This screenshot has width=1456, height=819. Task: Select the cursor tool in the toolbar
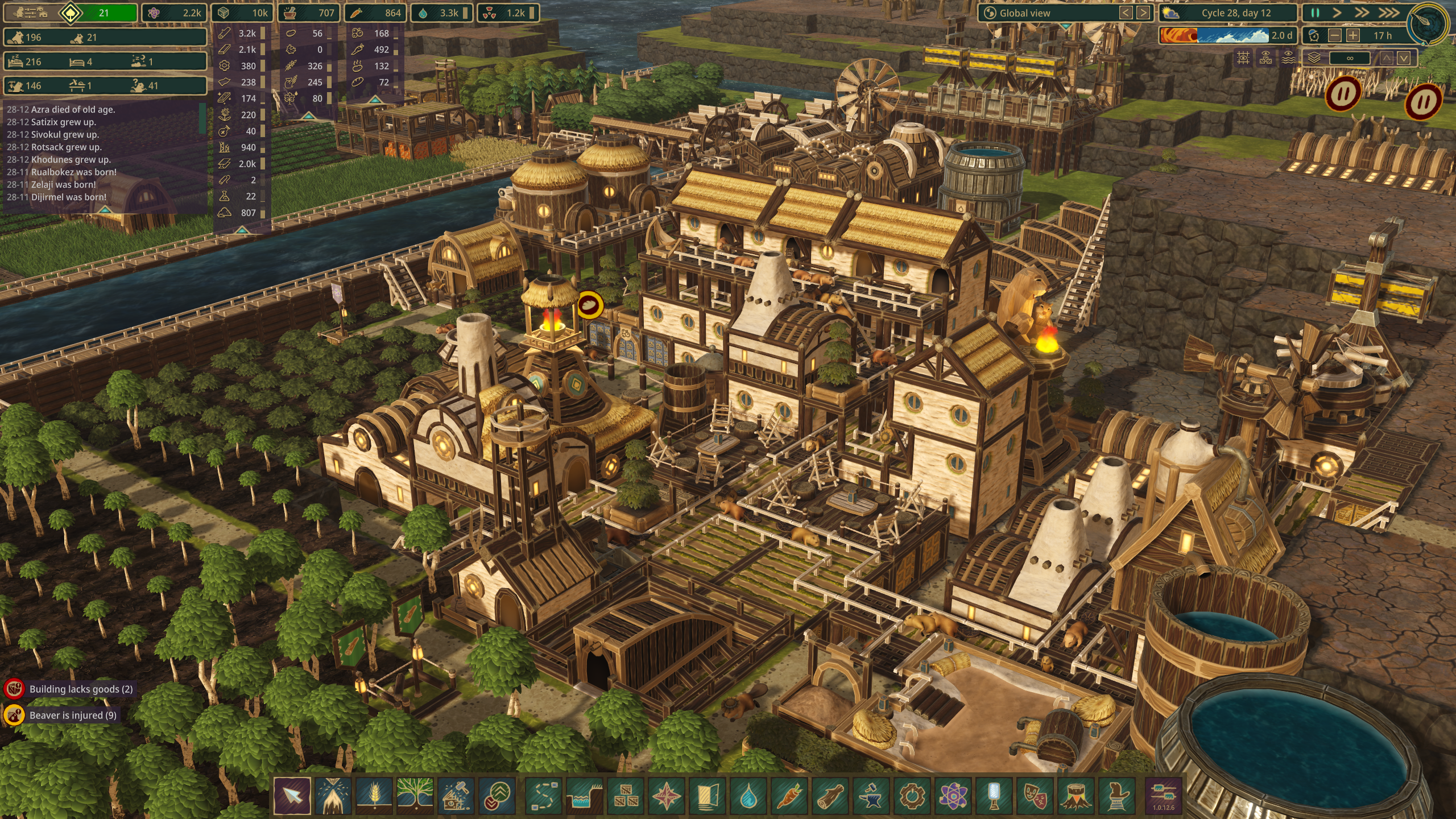coord(292,795)
